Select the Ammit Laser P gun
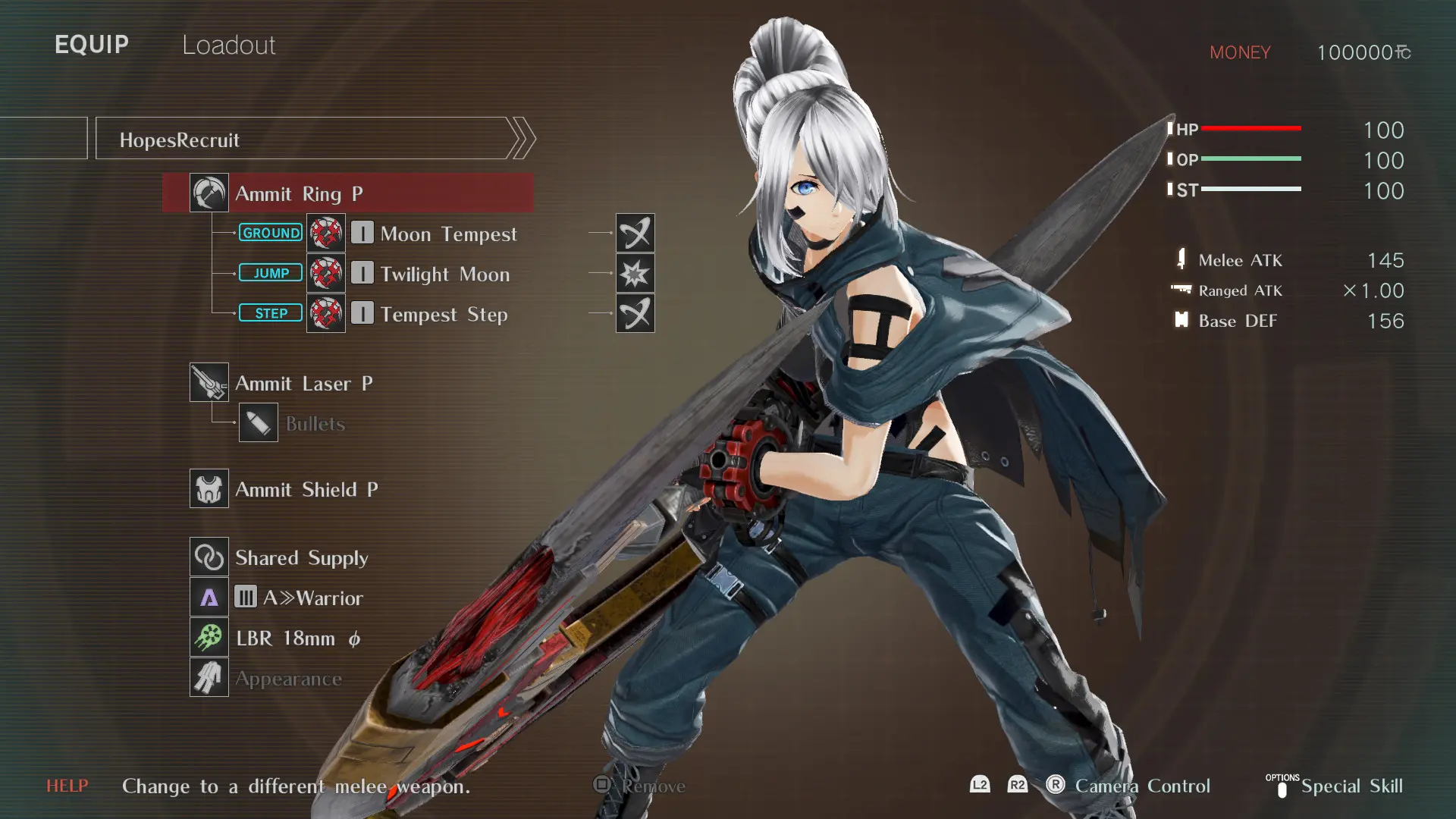1456x819 pixels. [x=303, y=383]
